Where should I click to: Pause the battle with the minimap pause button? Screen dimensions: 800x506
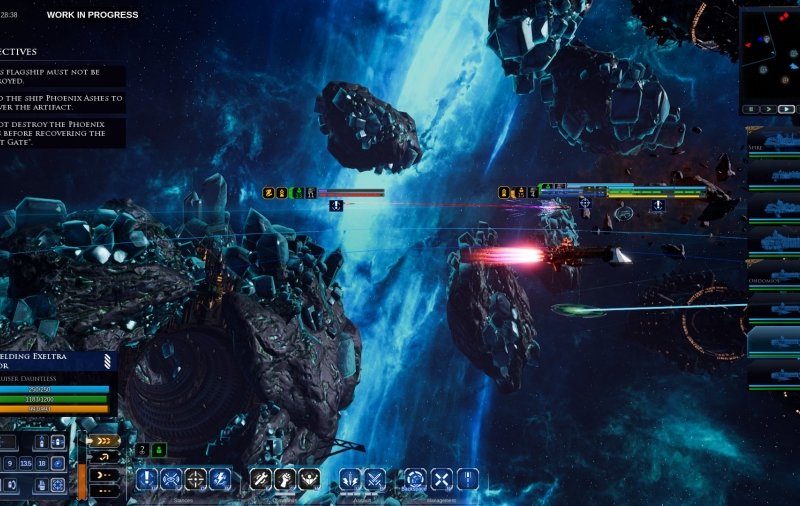click(x=750, y=108)
